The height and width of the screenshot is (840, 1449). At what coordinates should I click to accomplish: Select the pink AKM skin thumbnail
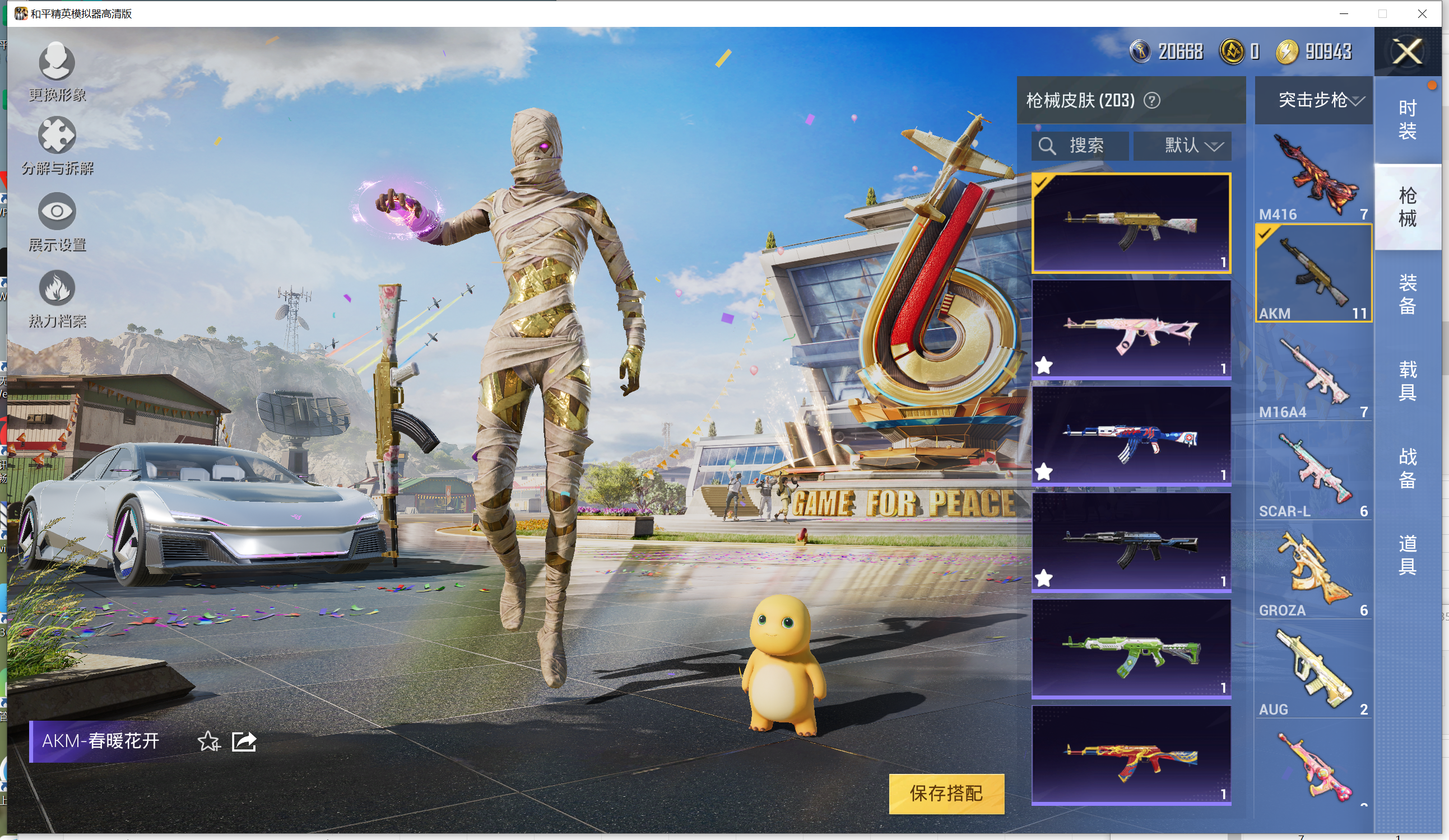coord(1131,329)
